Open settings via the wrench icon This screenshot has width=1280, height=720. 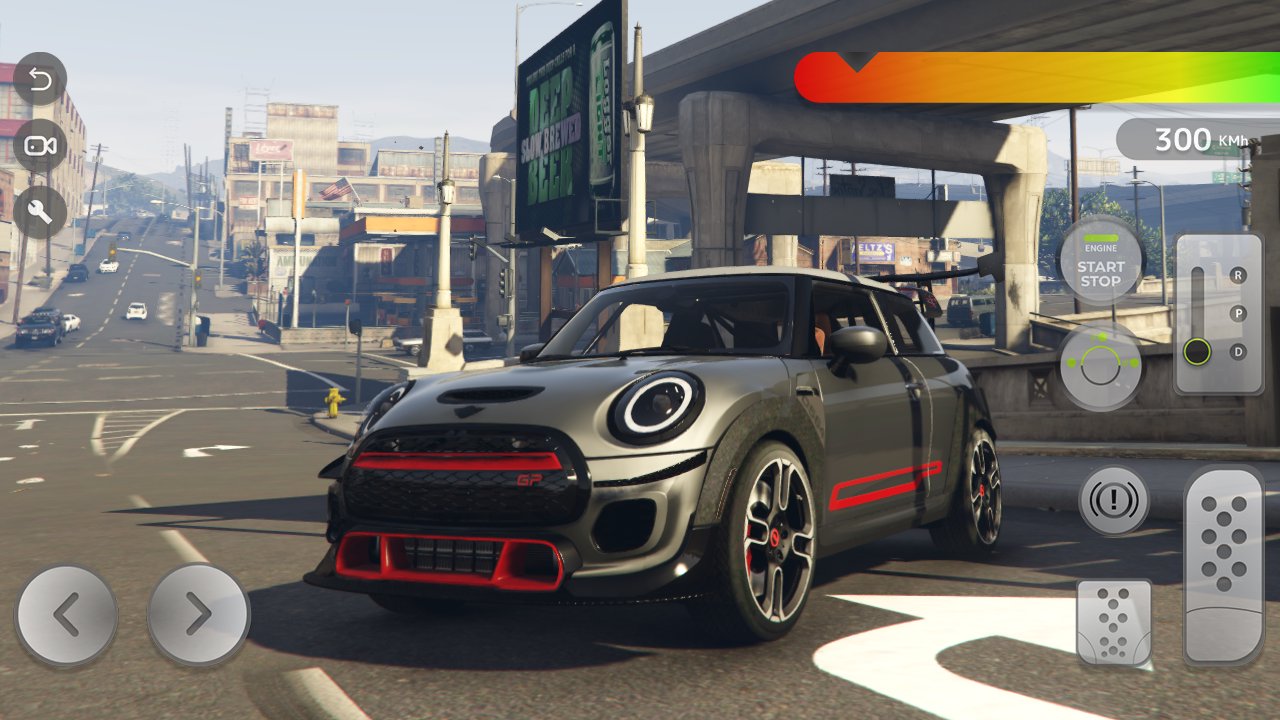[x=41, y=212]
